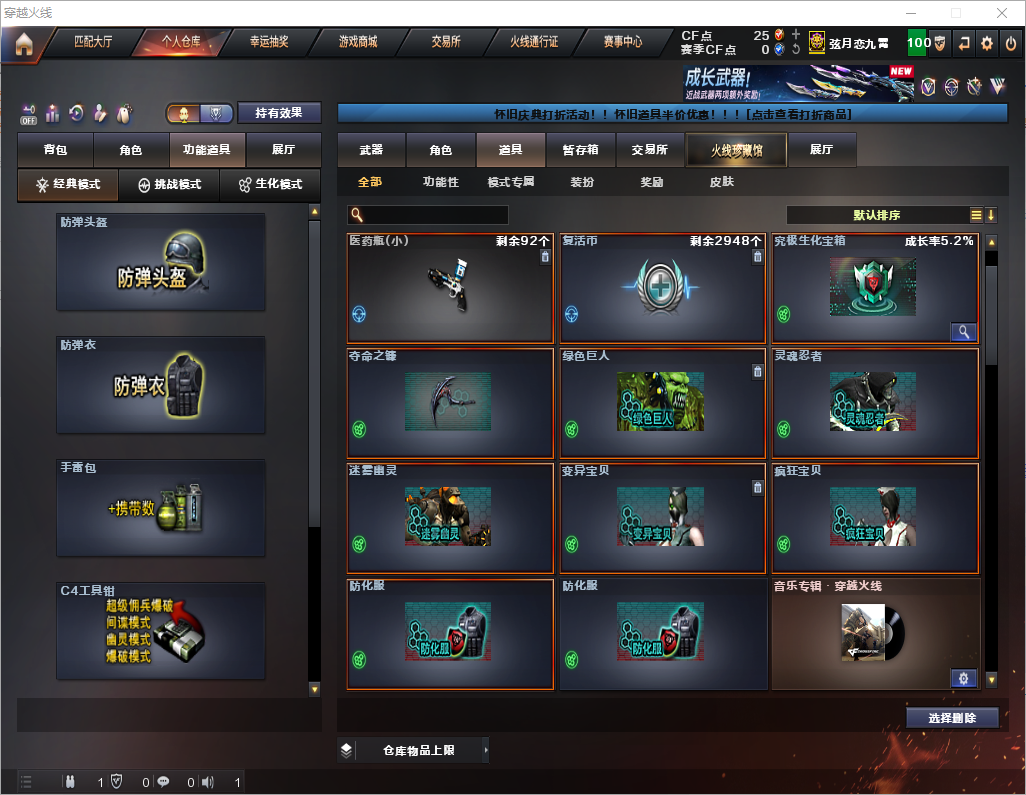The width and height of the screenshot is (1026, 795).
Task: Open the 火线珍藏馆 collection tab
Action: (x=735, y=150)
